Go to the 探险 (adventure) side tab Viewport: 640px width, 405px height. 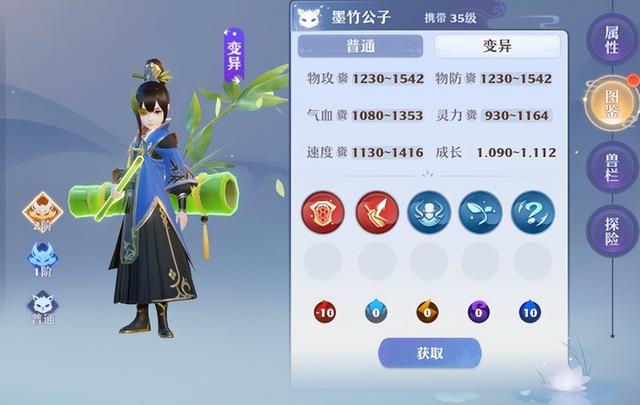(x=610, y=228)
